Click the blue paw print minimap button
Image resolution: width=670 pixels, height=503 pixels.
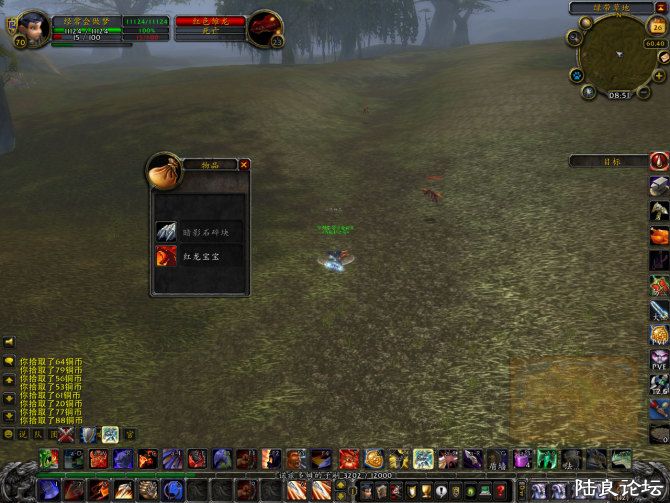[x=577, y=75]
